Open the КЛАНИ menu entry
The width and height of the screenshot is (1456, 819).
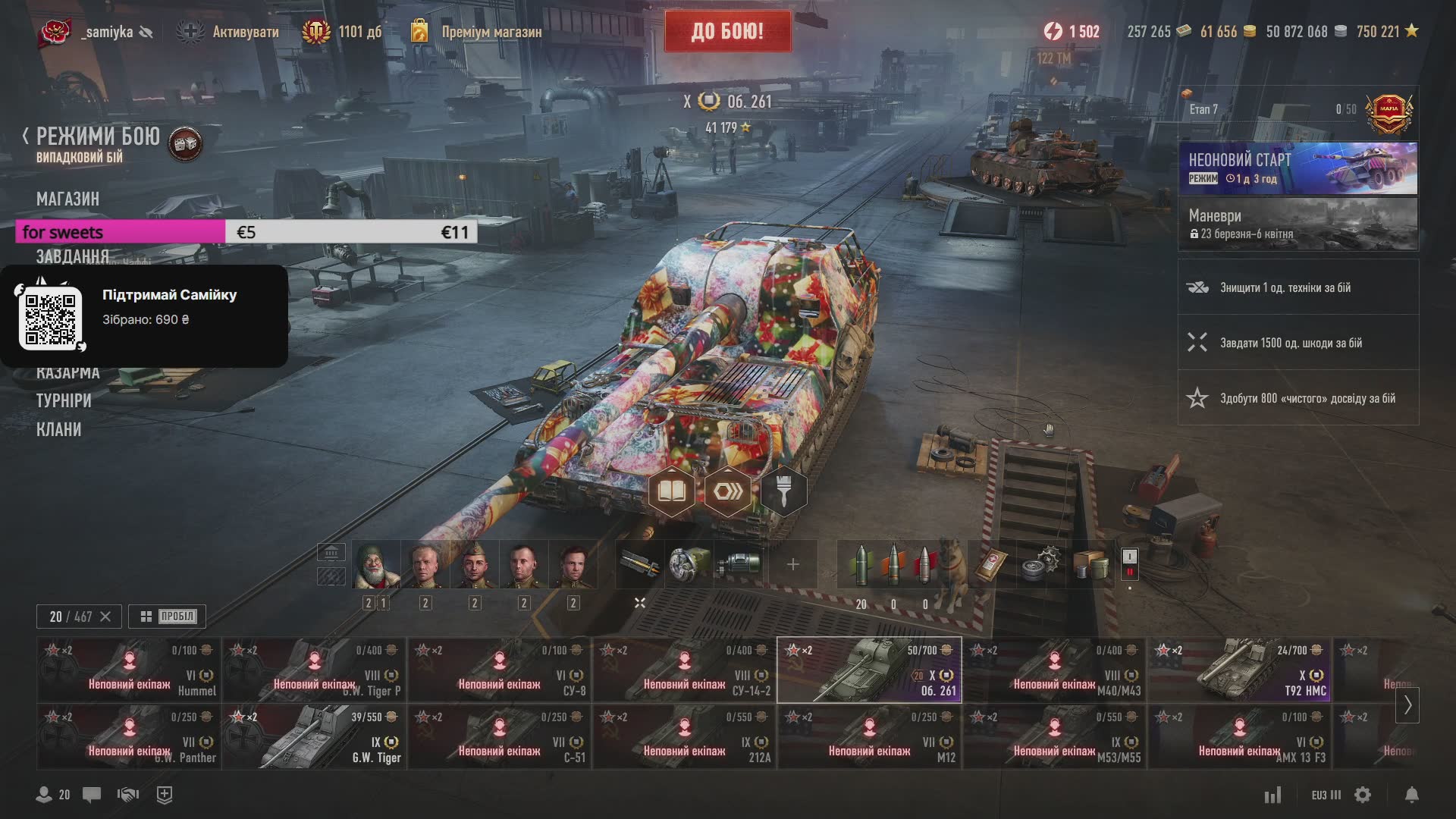coord(58,429)
